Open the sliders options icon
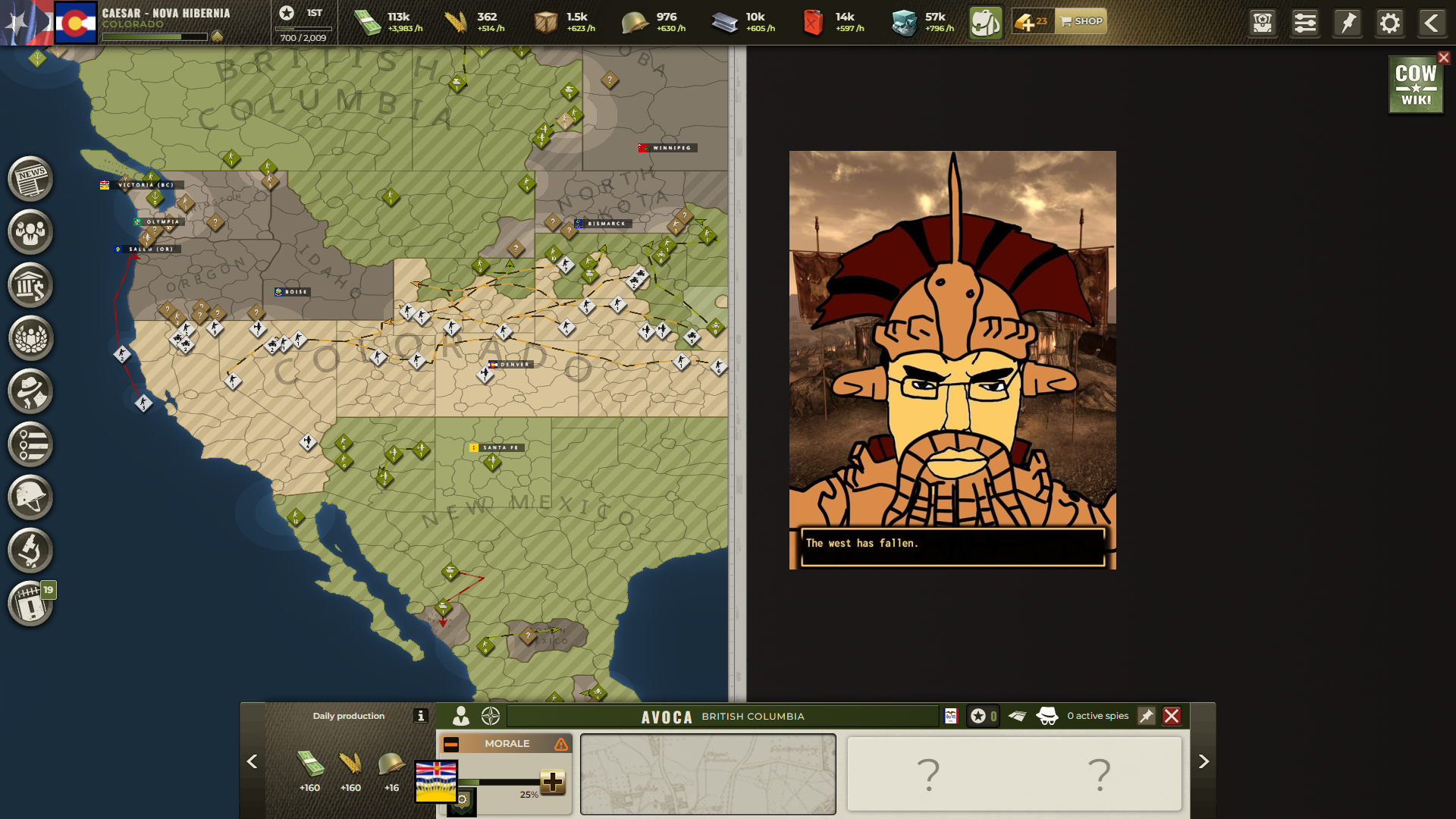 click(1305, 23)
